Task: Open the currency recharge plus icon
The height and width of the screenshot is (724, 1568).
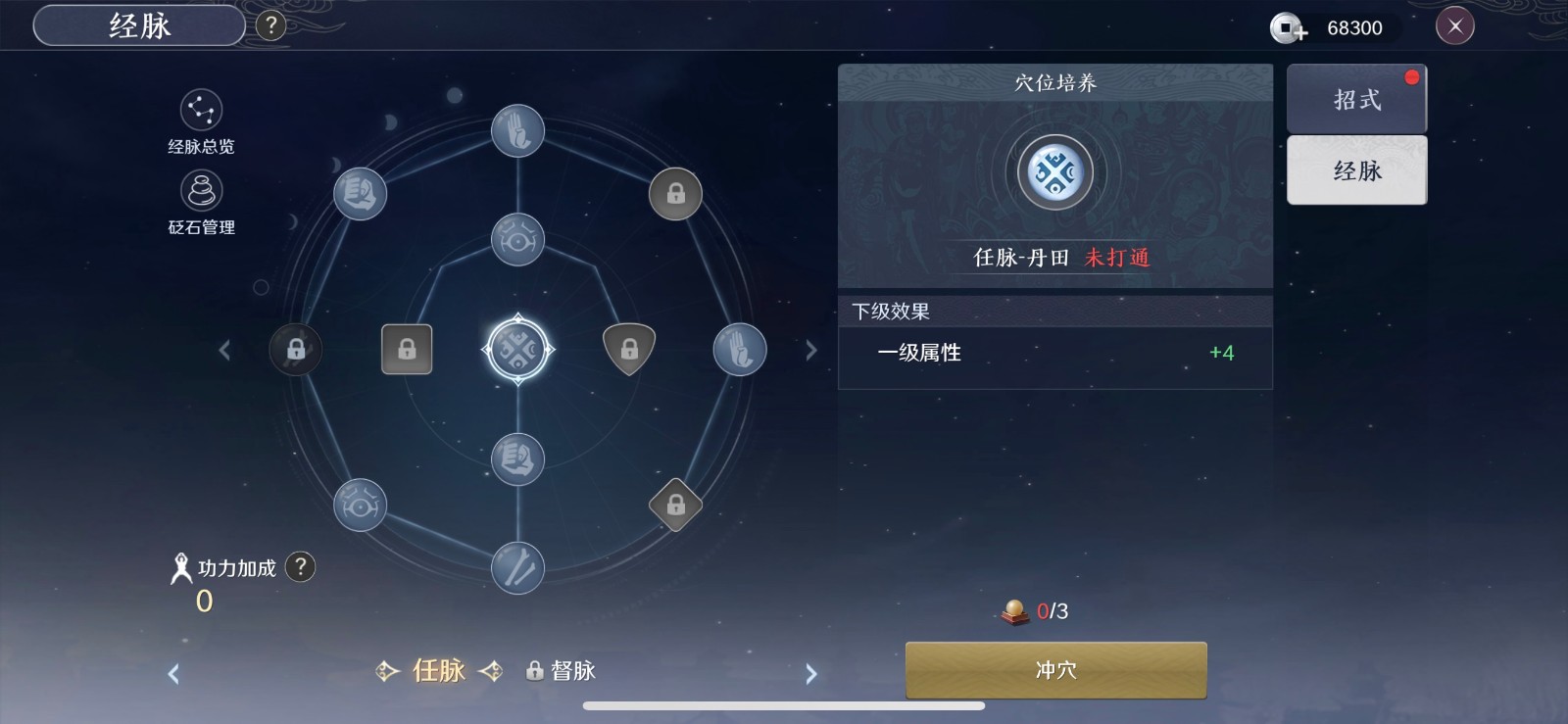Action: coord(1289,28)
